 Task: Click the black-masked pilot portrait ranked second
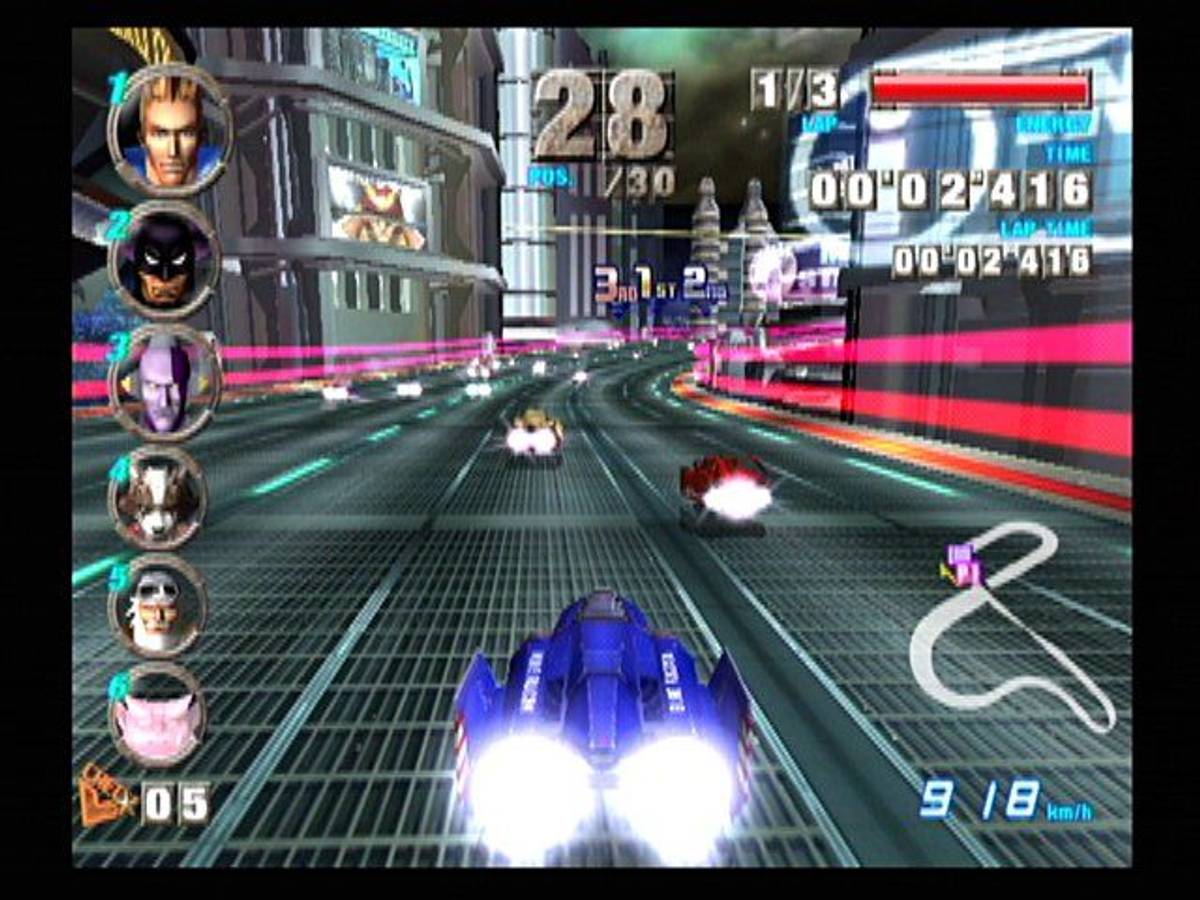(x=165, y=259)
